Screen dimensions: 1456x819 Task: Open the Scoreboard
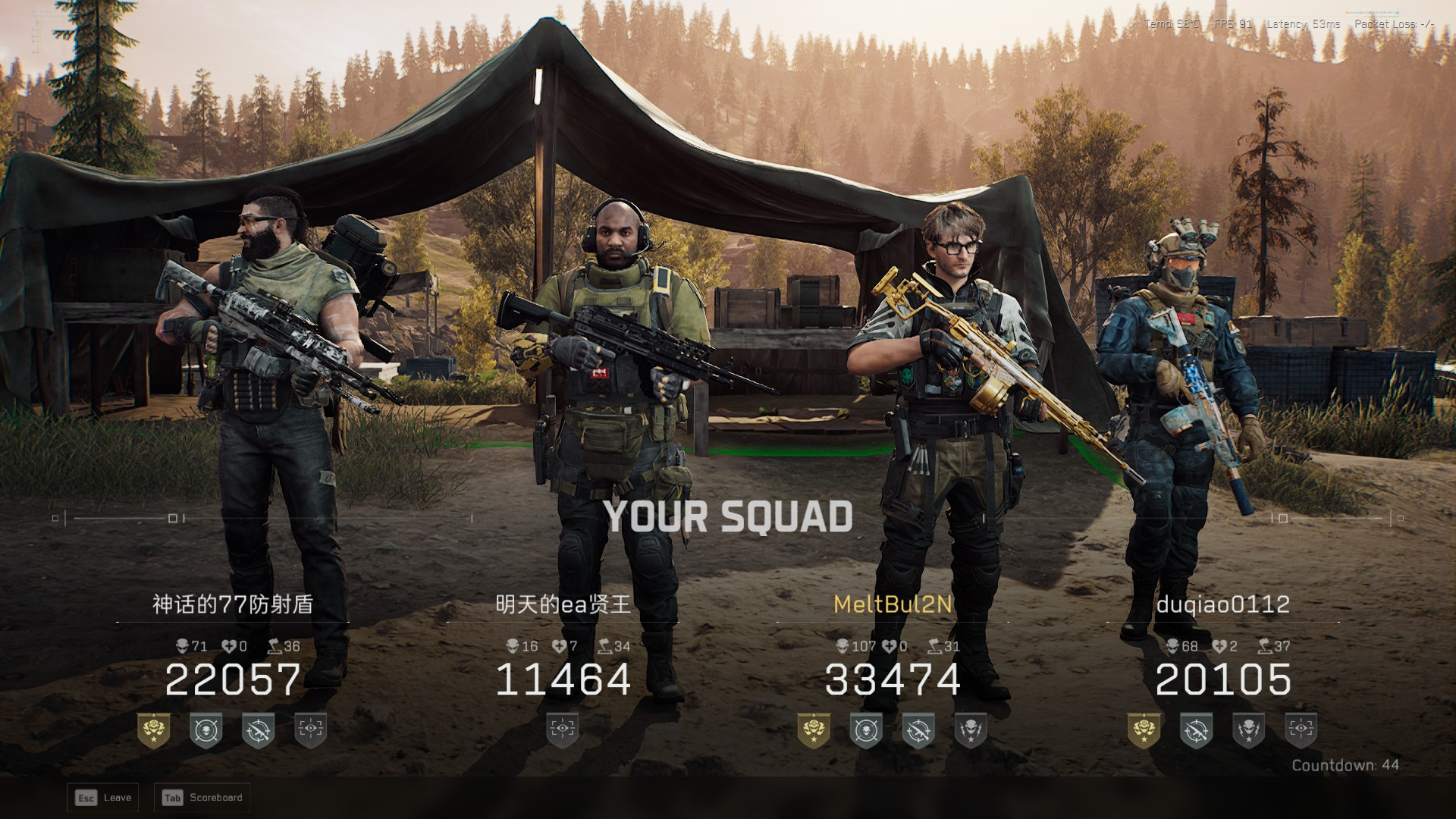coord(202,798)
